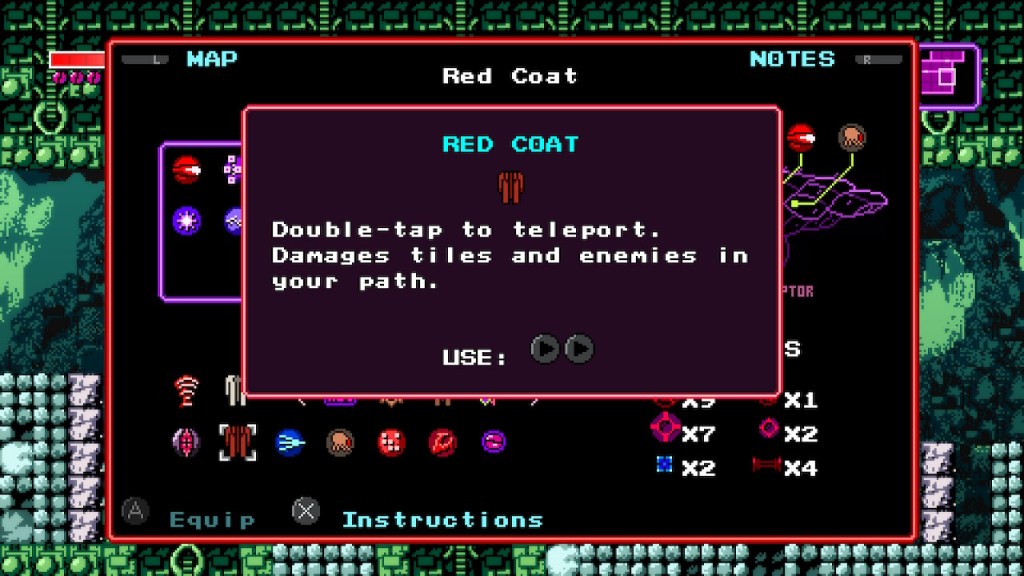
Task: Switch to the MAP tab
Action: click(x=211, y=59)
